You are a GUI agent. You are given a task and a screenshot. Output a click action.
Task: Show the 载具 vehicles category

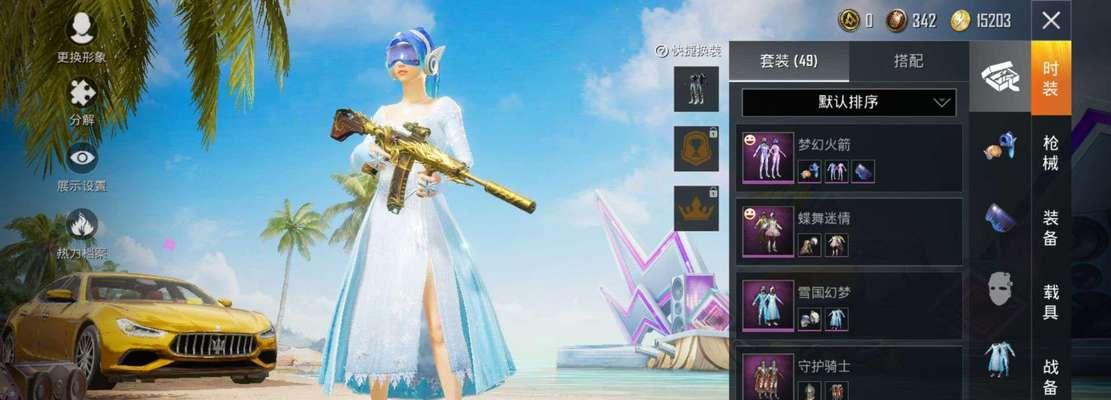pos(1051,300)
